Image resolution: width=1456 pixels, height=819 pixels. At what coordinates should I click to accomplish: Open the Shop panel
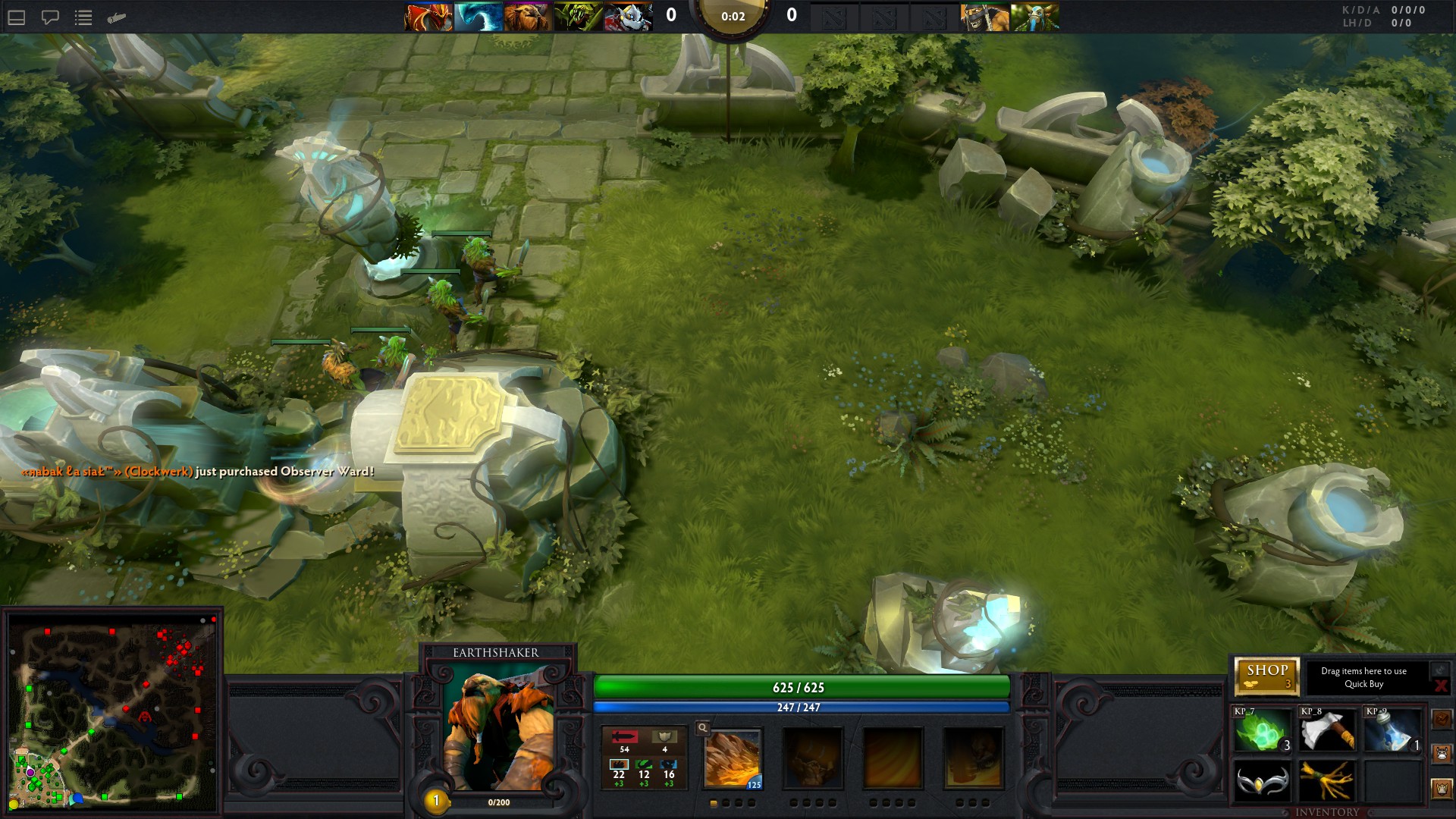[x=1266, y=676]
